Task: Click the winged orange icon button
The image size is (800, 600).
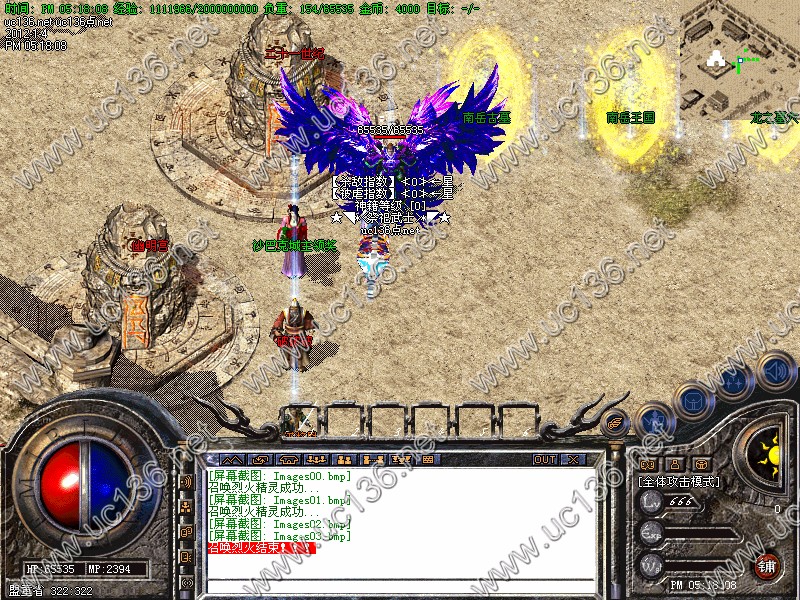Action: point(617,421)
